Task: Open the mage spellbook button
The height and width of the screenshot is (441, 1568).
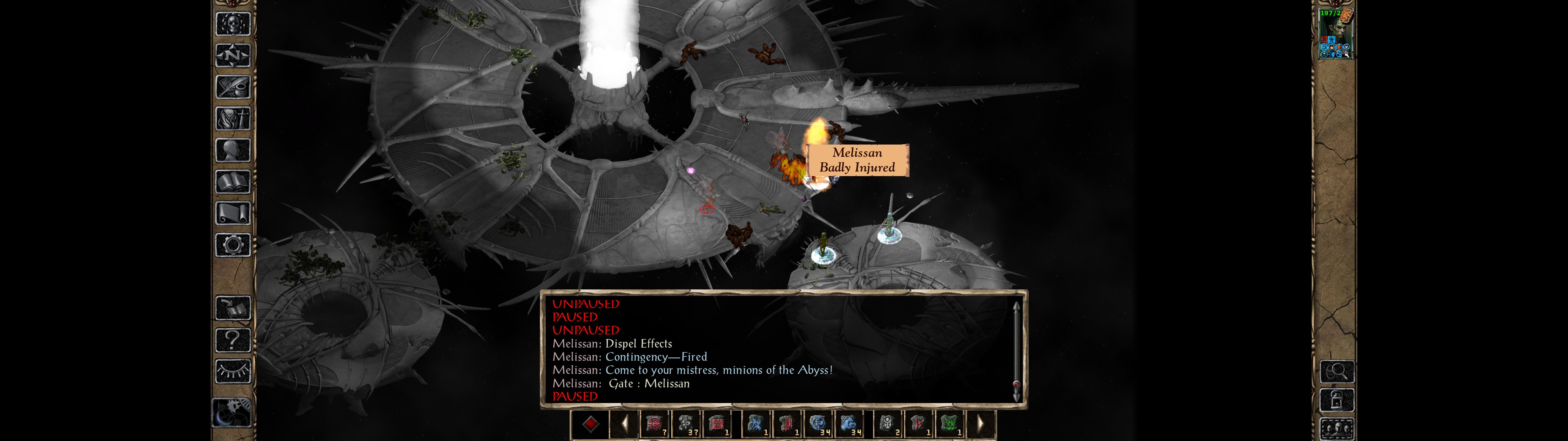Action: [x=233, y=182]
